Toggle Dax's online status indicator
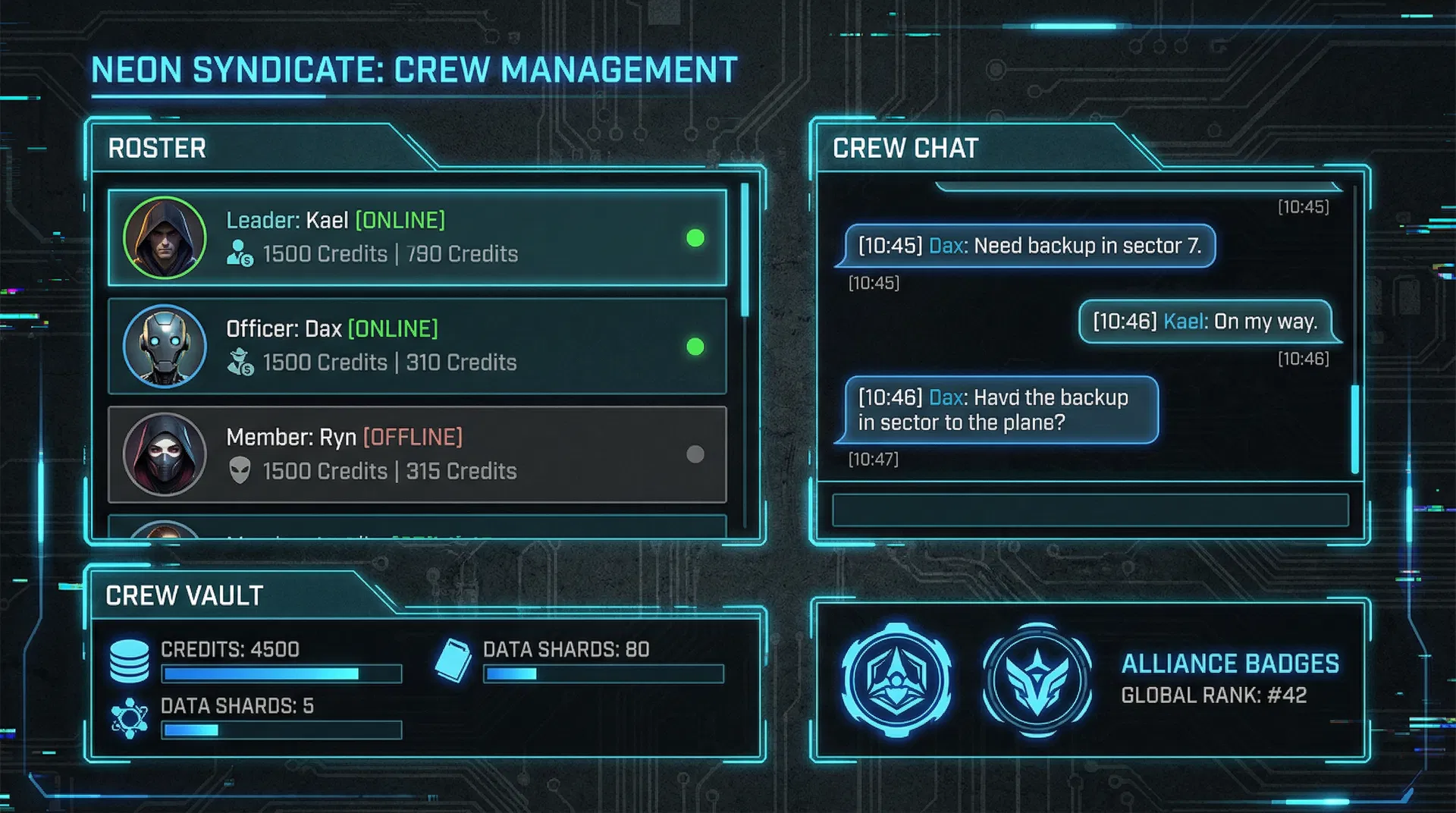 click(x=695, y=347)
